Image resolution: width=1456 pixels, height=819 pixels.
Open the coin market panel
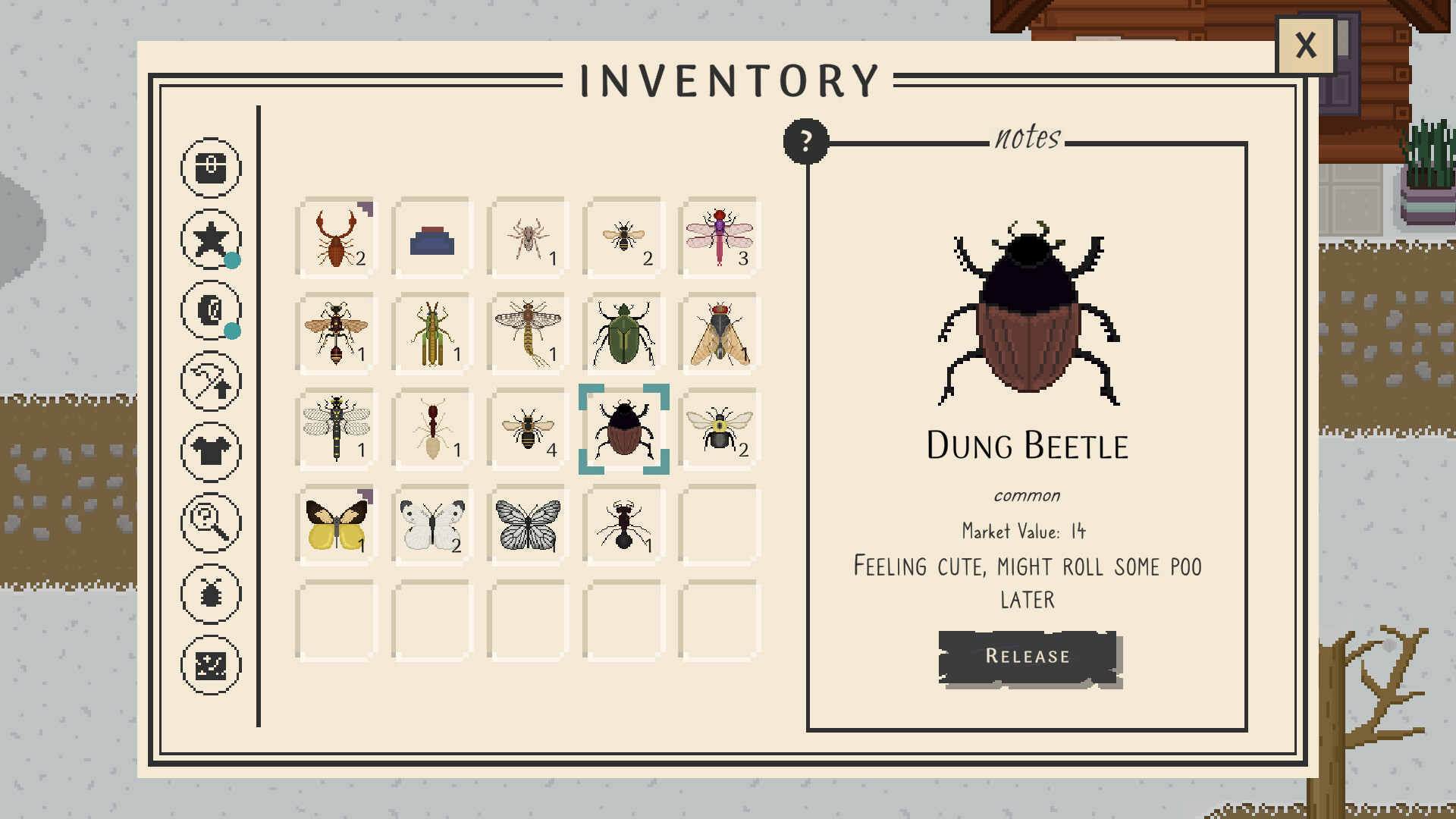tap(211, 310)
